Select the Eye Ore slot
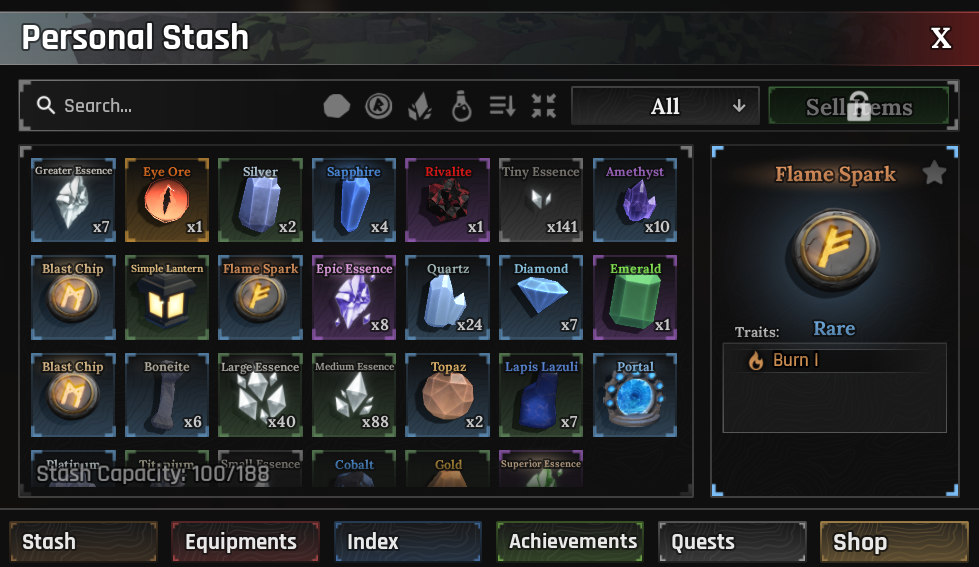This screenshot has height=567, width=979. point(167,200)
